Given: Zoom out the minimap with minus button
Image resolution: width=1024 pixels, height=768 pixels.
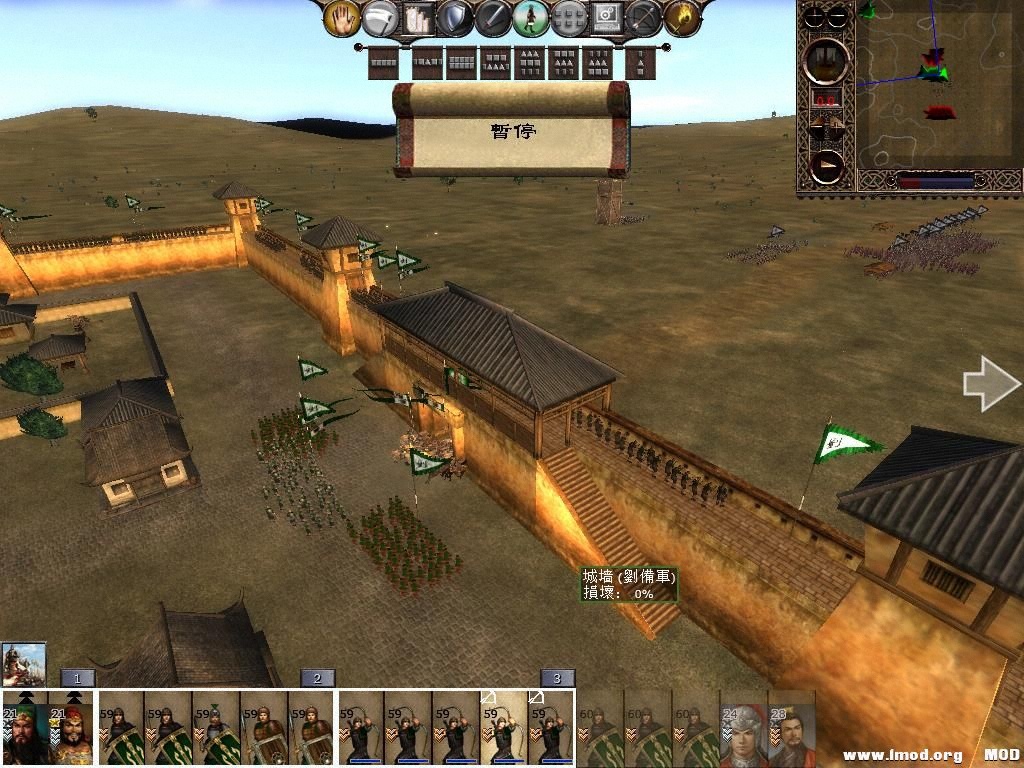Looking at the screenshot, I should click(838, 16).
